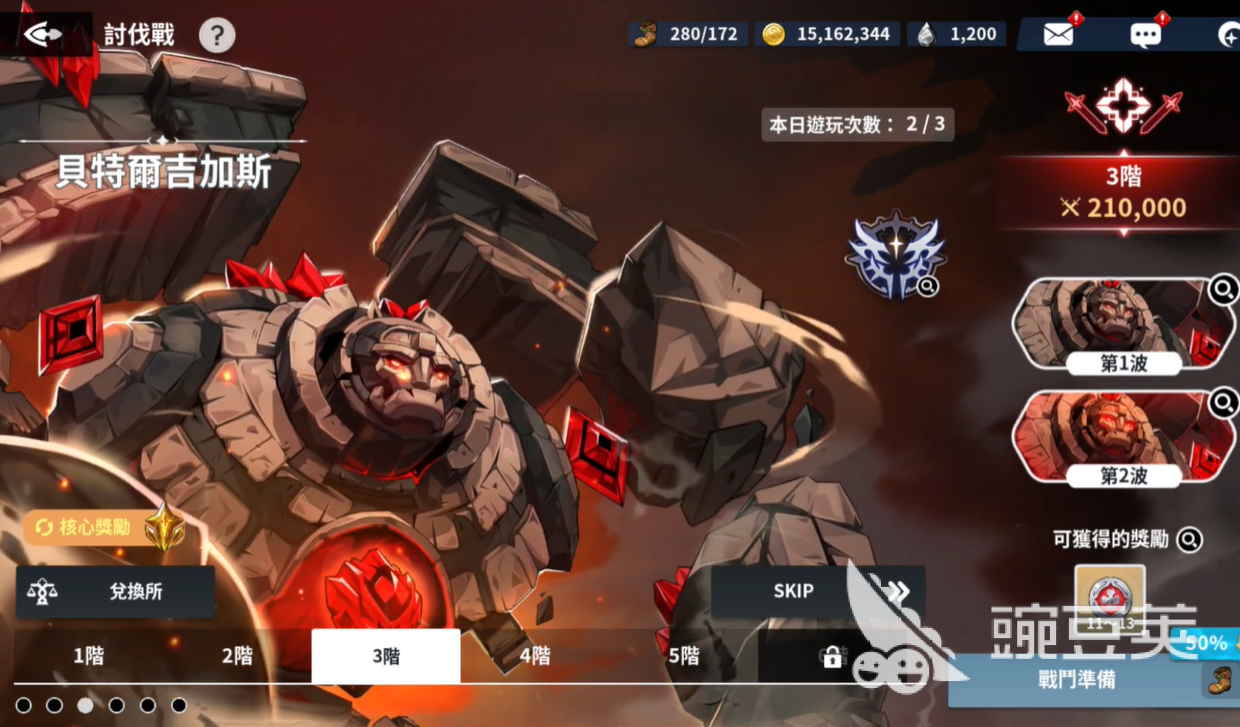View the 核心獎勵 core rewards
Viewport: 1240px width, 727px height.
click(97, 527)
